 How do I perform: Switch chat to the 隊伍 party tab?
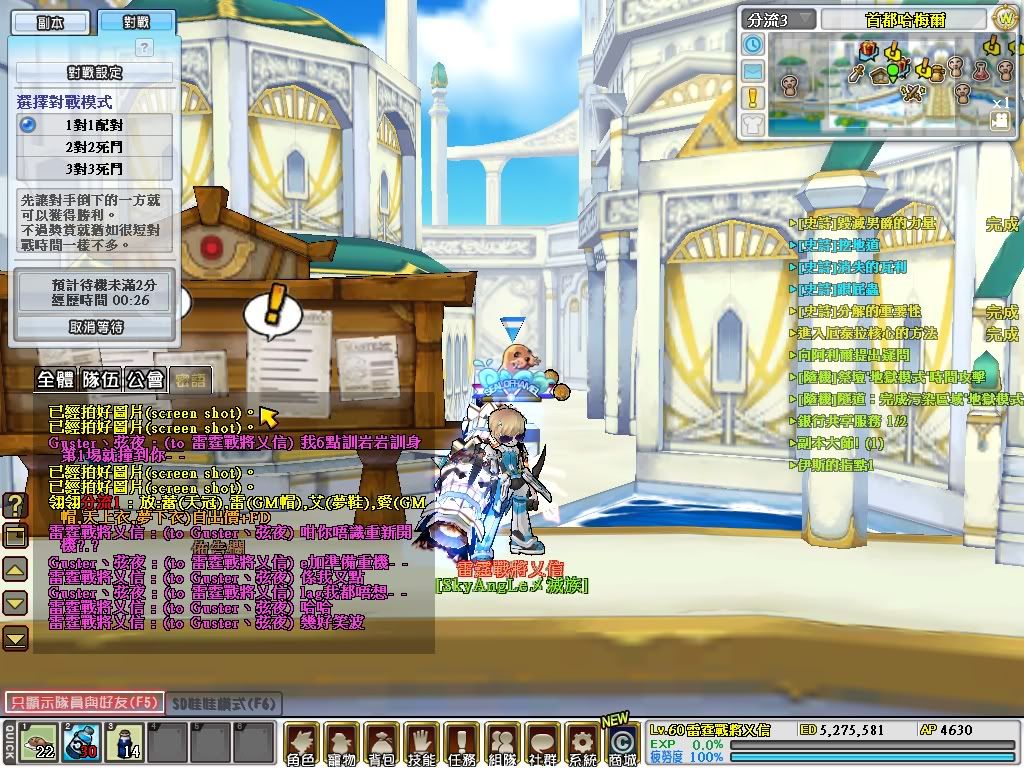101,380
